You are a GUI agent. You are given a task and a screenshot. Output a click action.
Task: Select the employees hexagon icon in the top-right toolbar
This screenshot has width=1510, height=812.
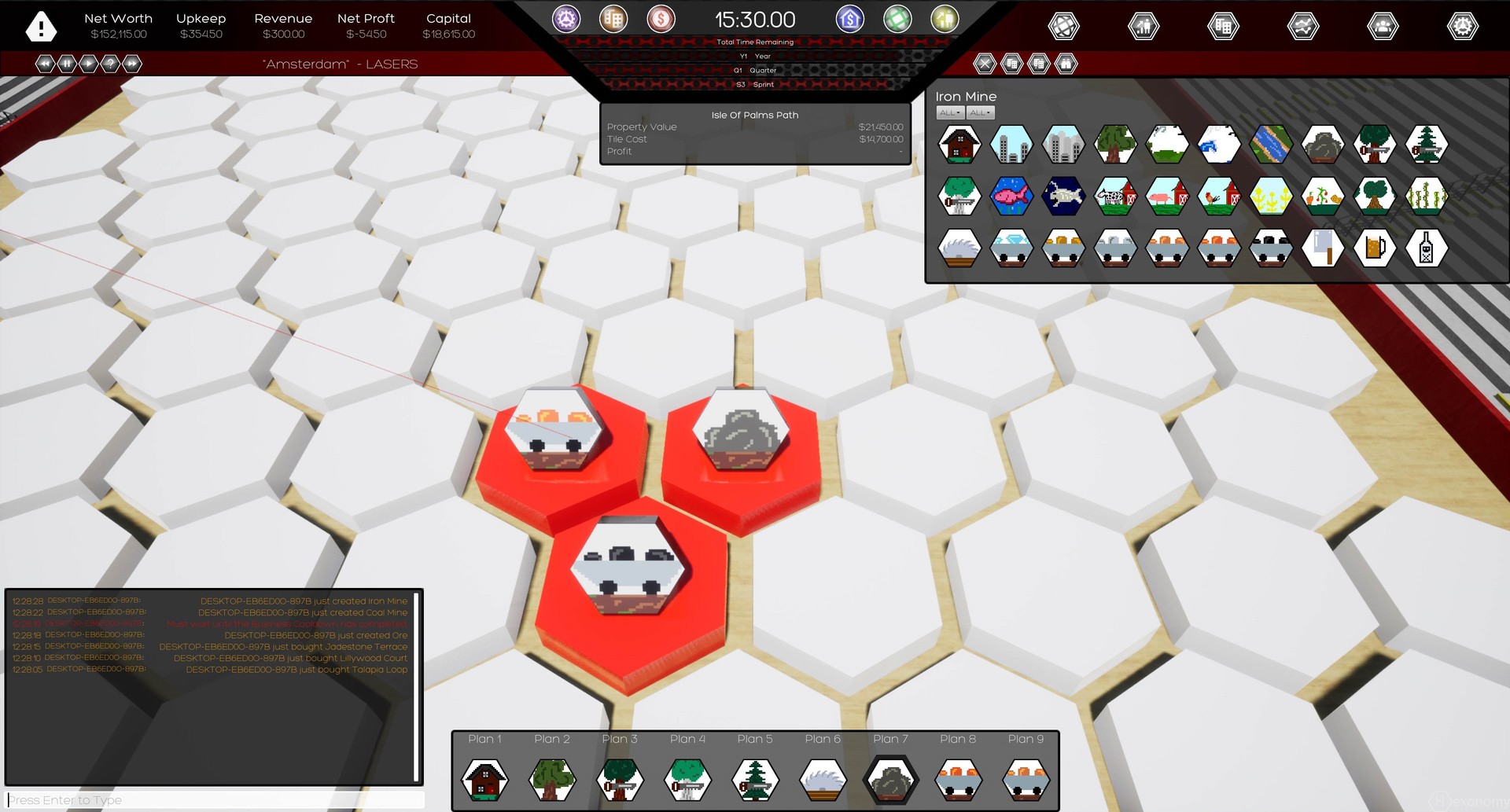point(1382,26)
